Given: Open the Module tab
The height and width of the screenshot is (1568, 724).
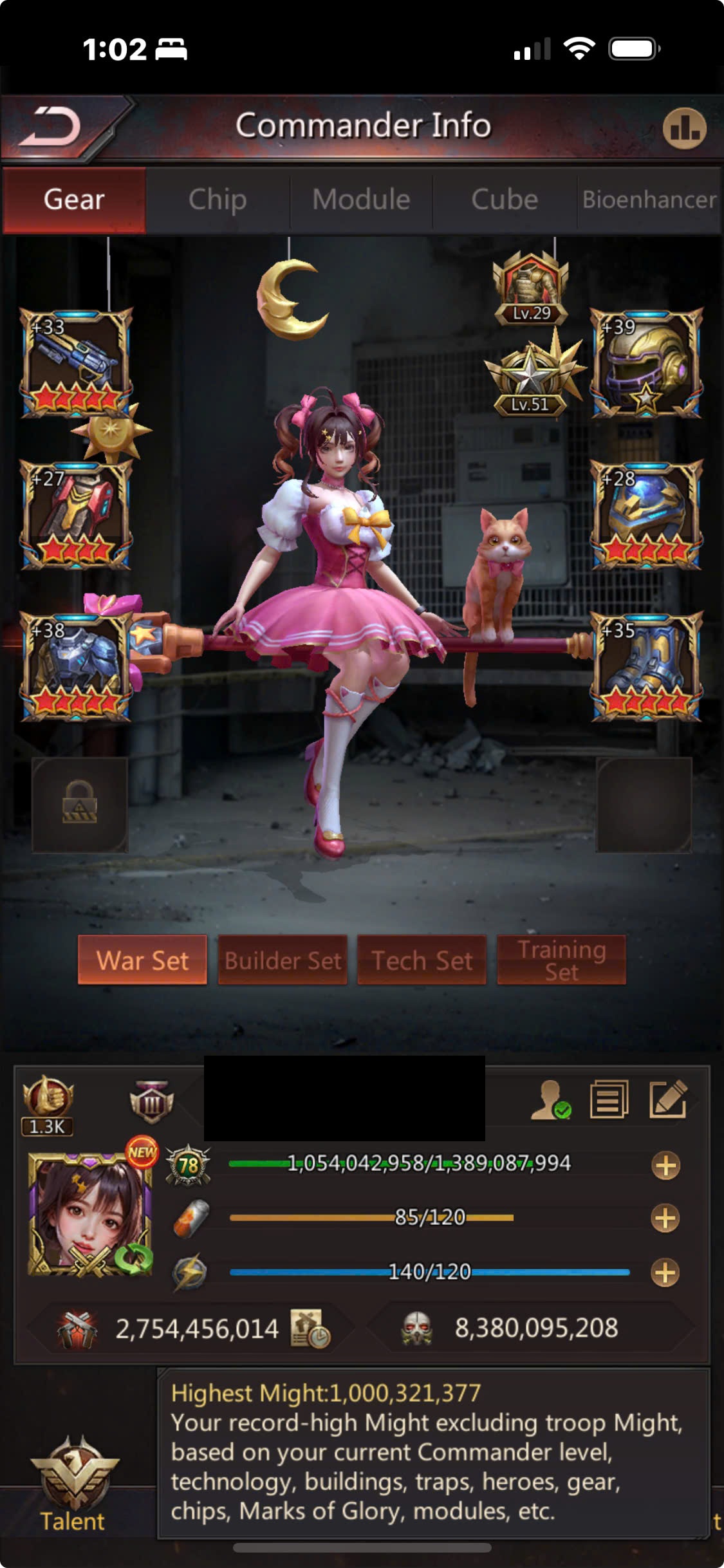Looking at the screenshot, I should pyautogui.click(x=361, y=200).
